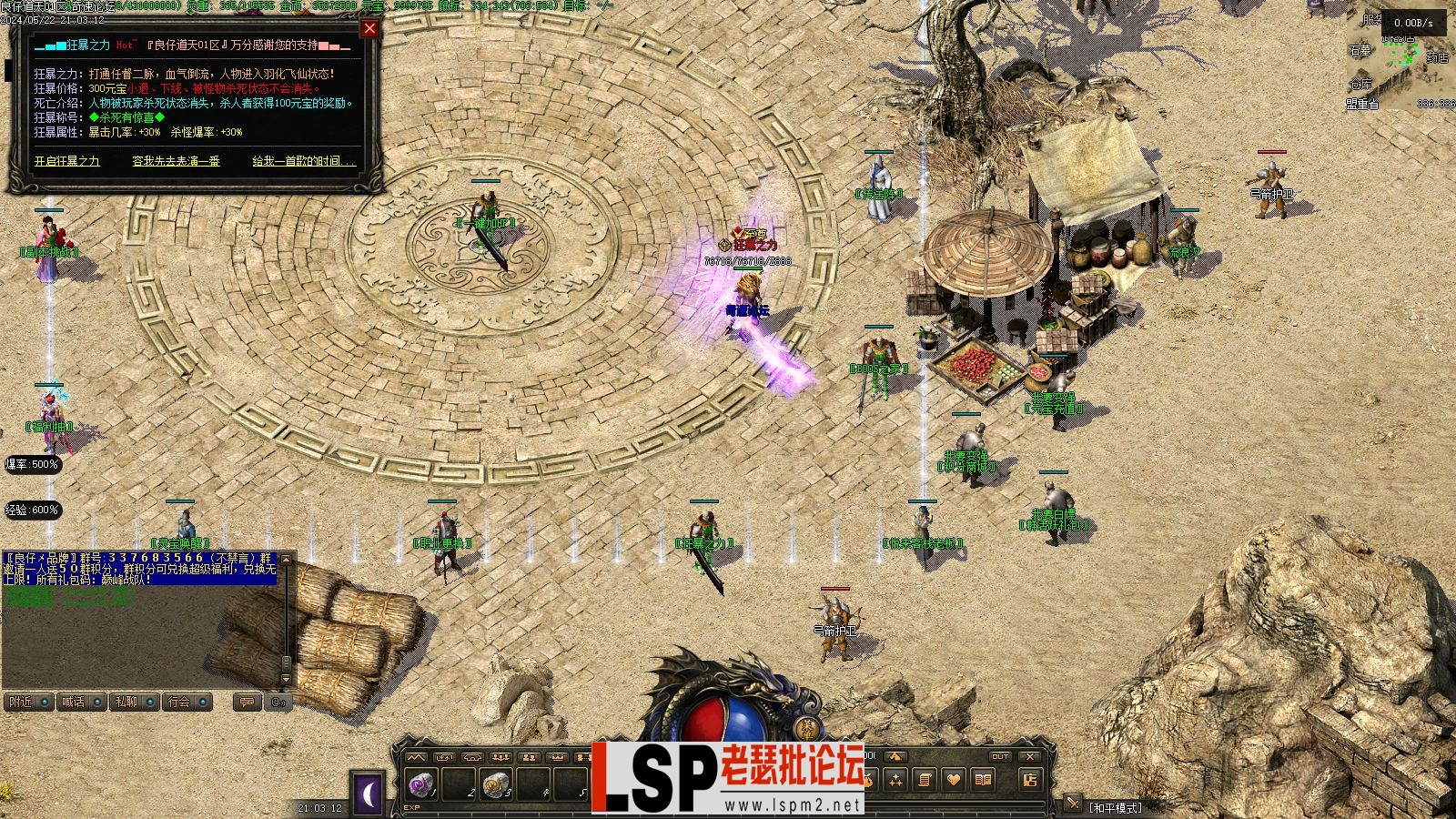This screenshot has width=1456, height=819.
Task: Toggle the 喊话 shout chat channel
Action: coord(81,702)
